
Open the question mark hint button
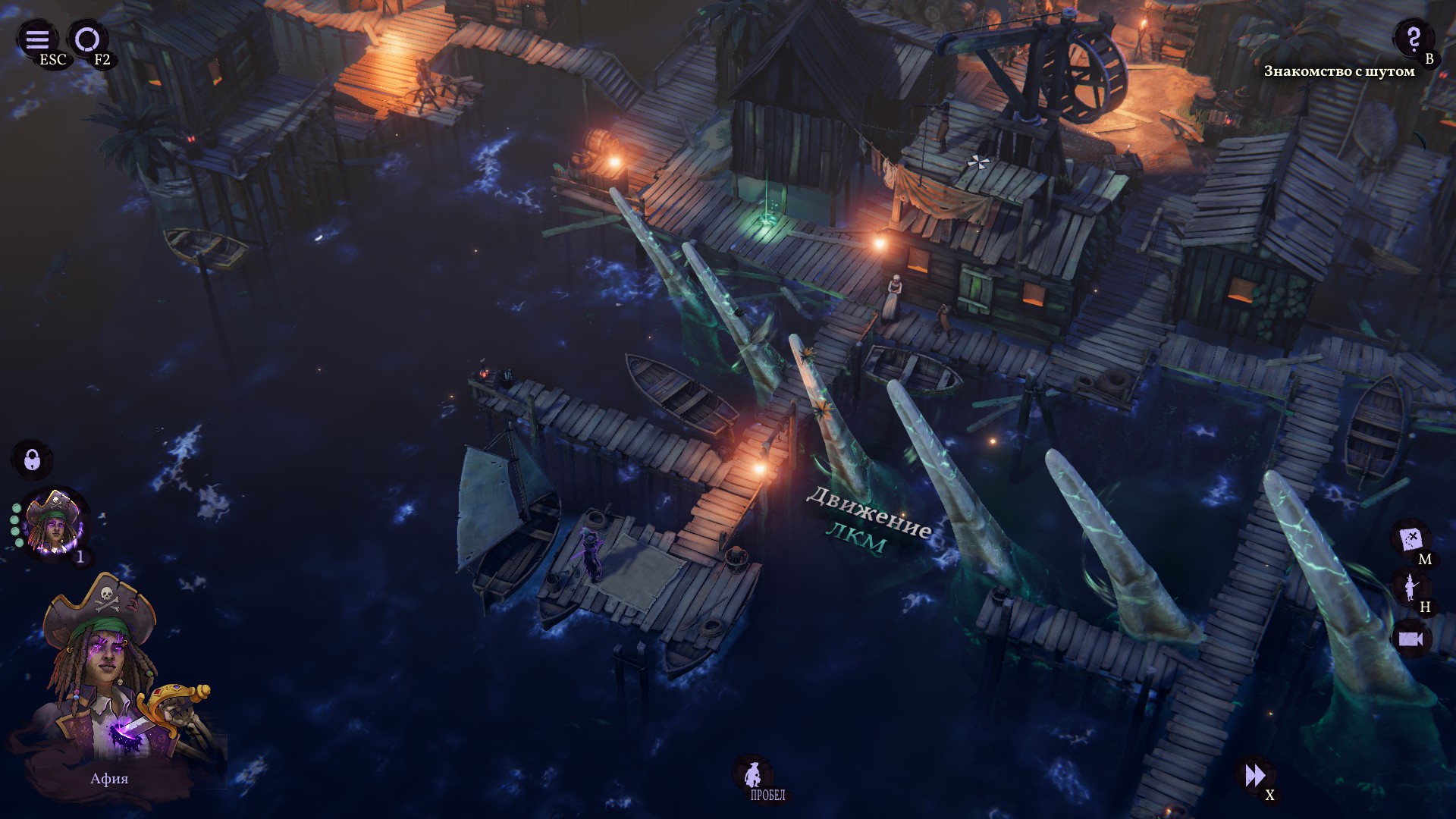[1413, 37]
